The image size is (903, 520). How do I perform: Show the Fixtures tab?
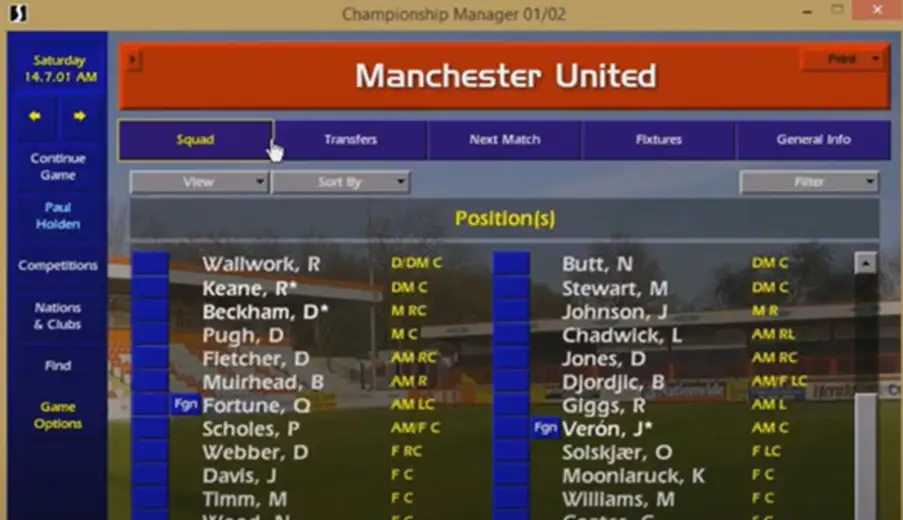658,140
